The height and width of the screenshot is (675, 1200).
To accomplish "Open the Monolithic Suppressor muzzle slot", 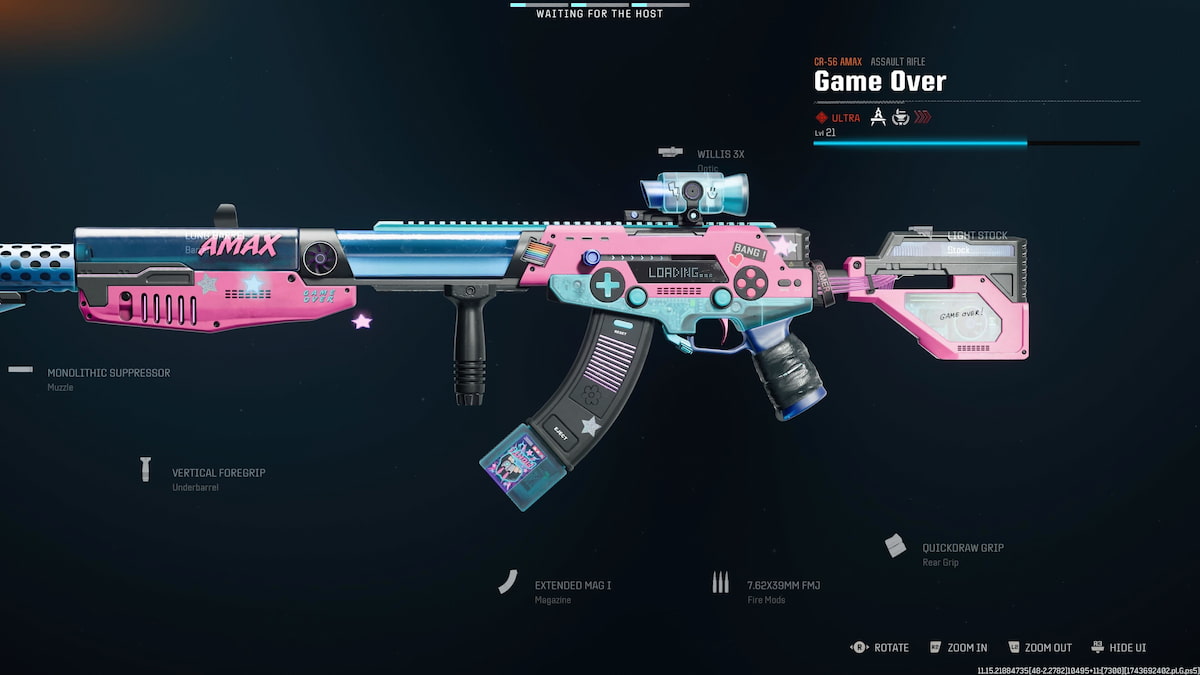I will (x=108, y=373).
